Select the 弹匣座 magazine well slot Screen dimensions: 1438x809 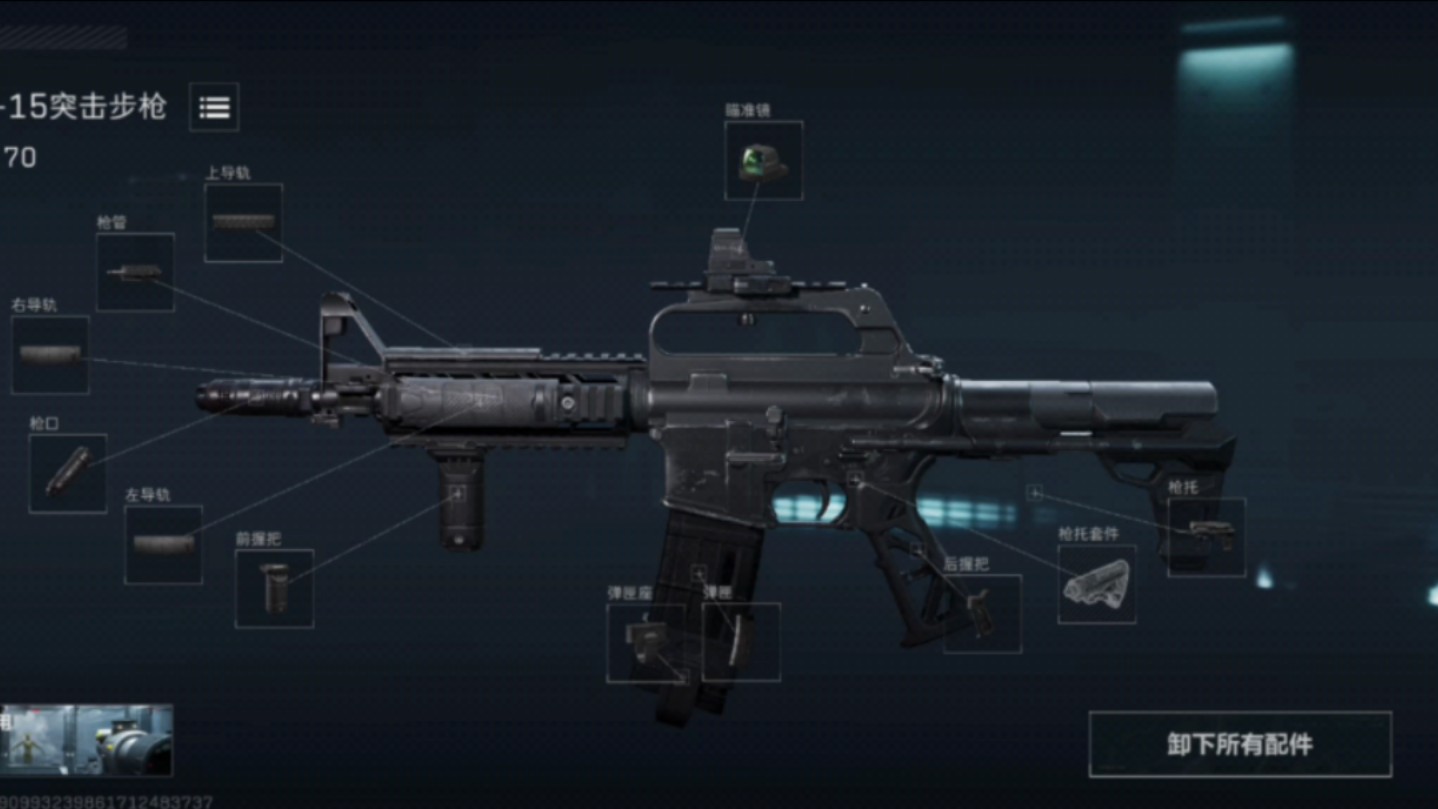[645, 643]
